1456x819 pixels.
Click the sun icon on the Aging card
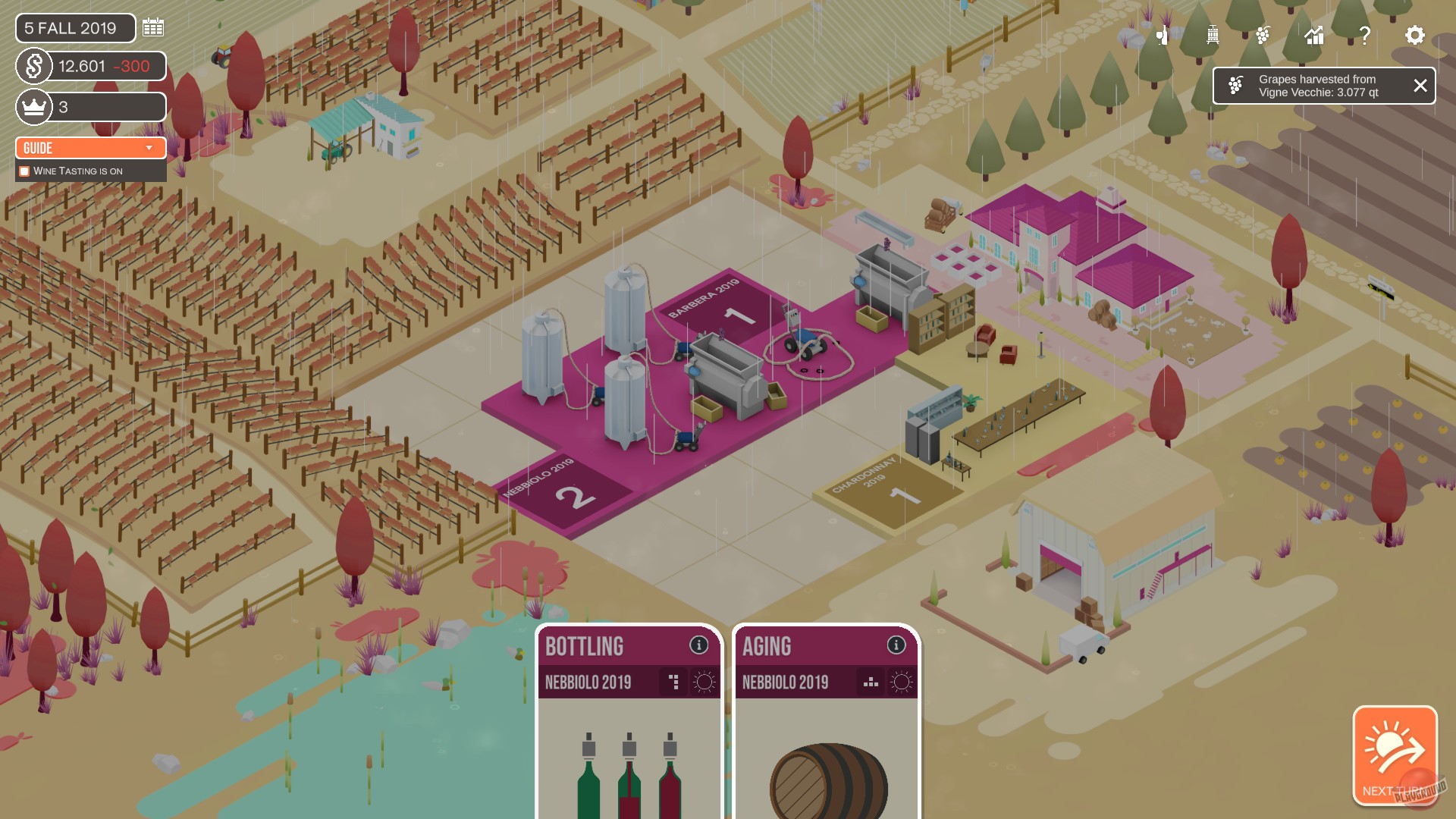pyautogui.click(x=902, y=680)
